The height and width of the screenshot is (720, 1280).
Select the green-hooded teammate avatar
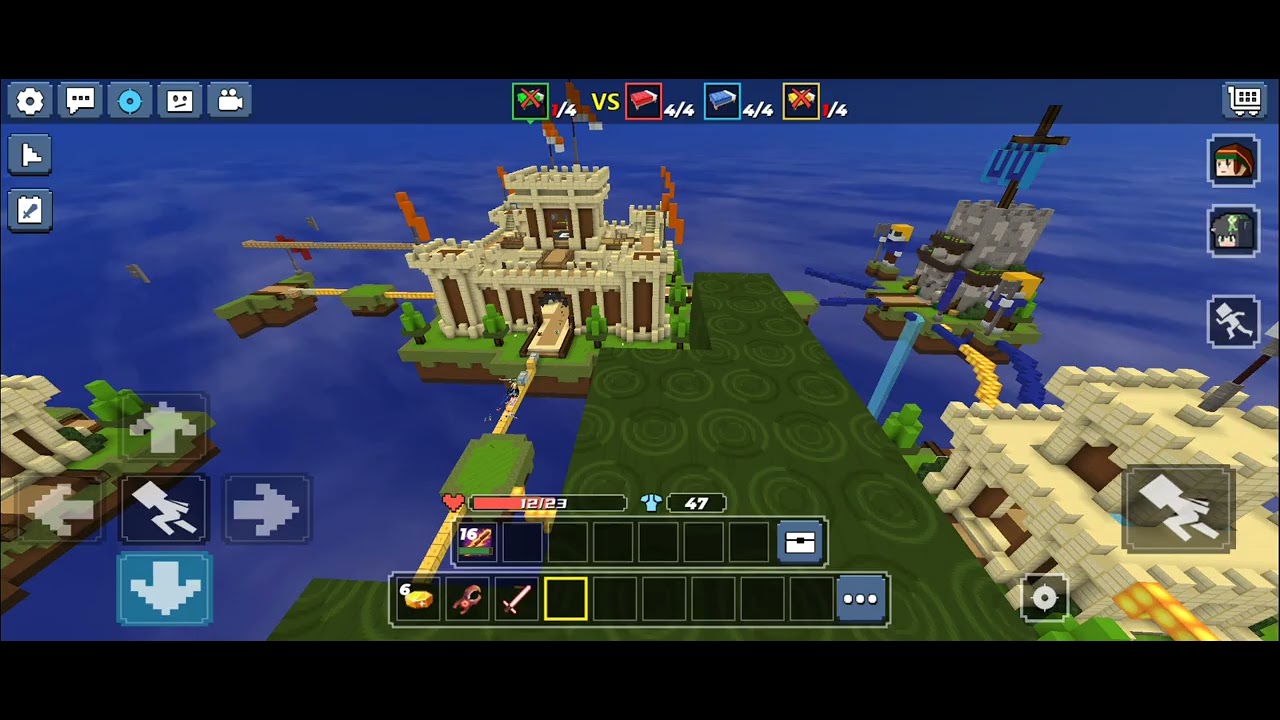(x=1233, y=232)
